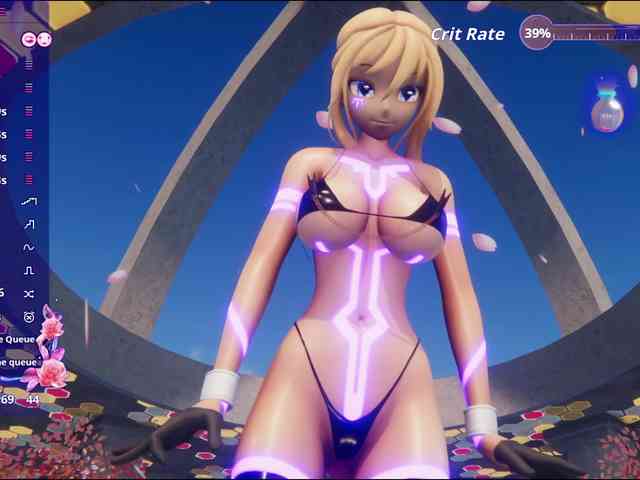640x480 pixels.
Task: Select the sine wave pattern icon
Action: (x=29, y=247)
